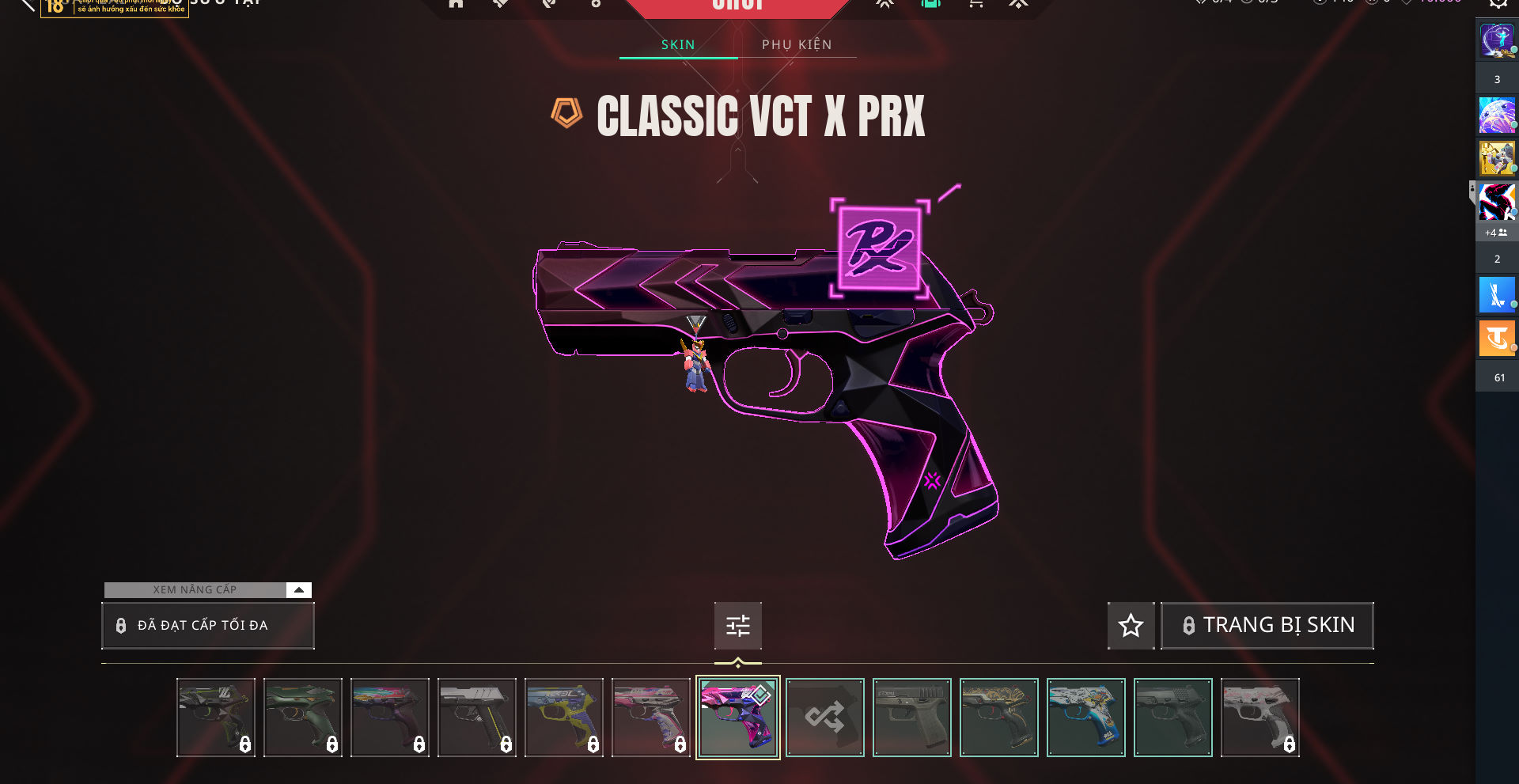
Task: Choose the random skin shuffle tile
Action: 824,718
